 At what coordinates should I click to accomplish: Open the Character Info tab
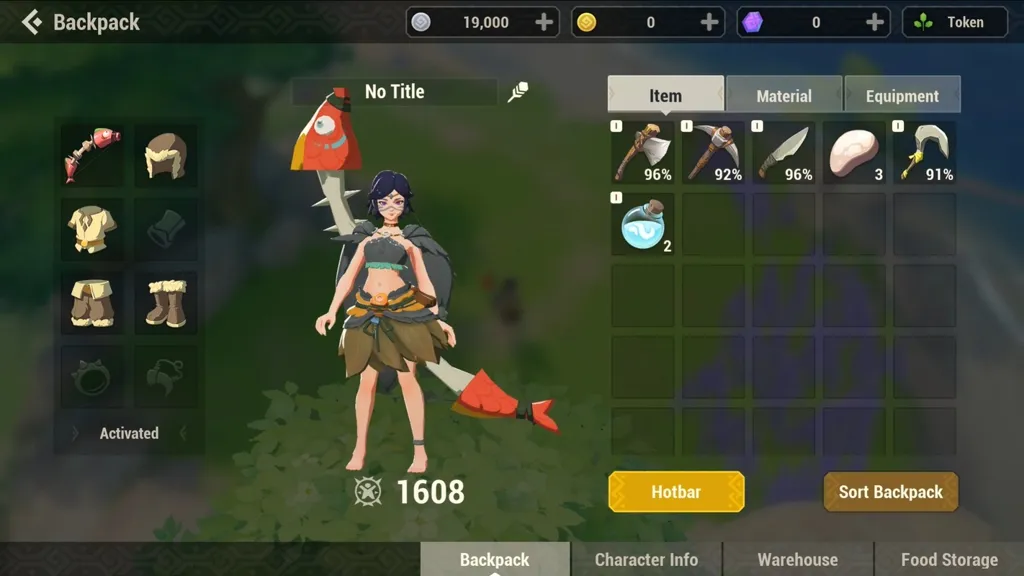[646, 559]
